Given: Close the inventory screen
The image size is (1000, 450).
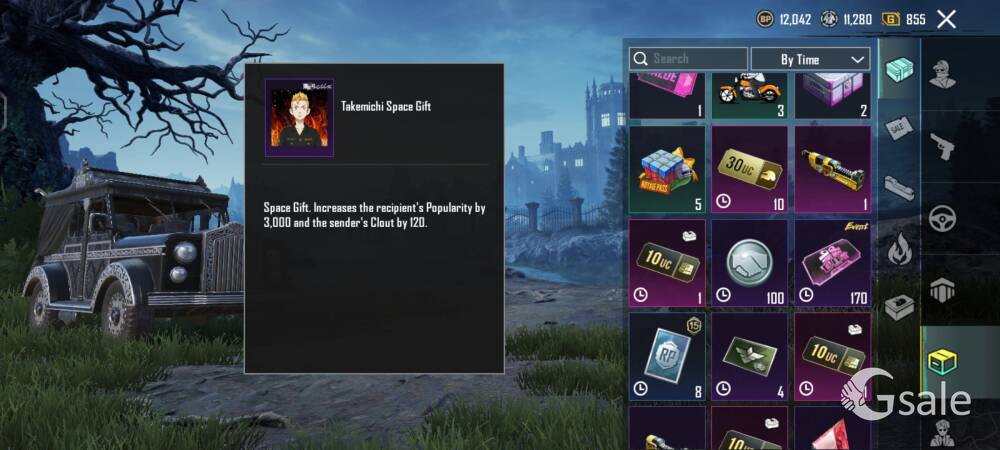Looking at the screenshot, I should tap(947, 19).
